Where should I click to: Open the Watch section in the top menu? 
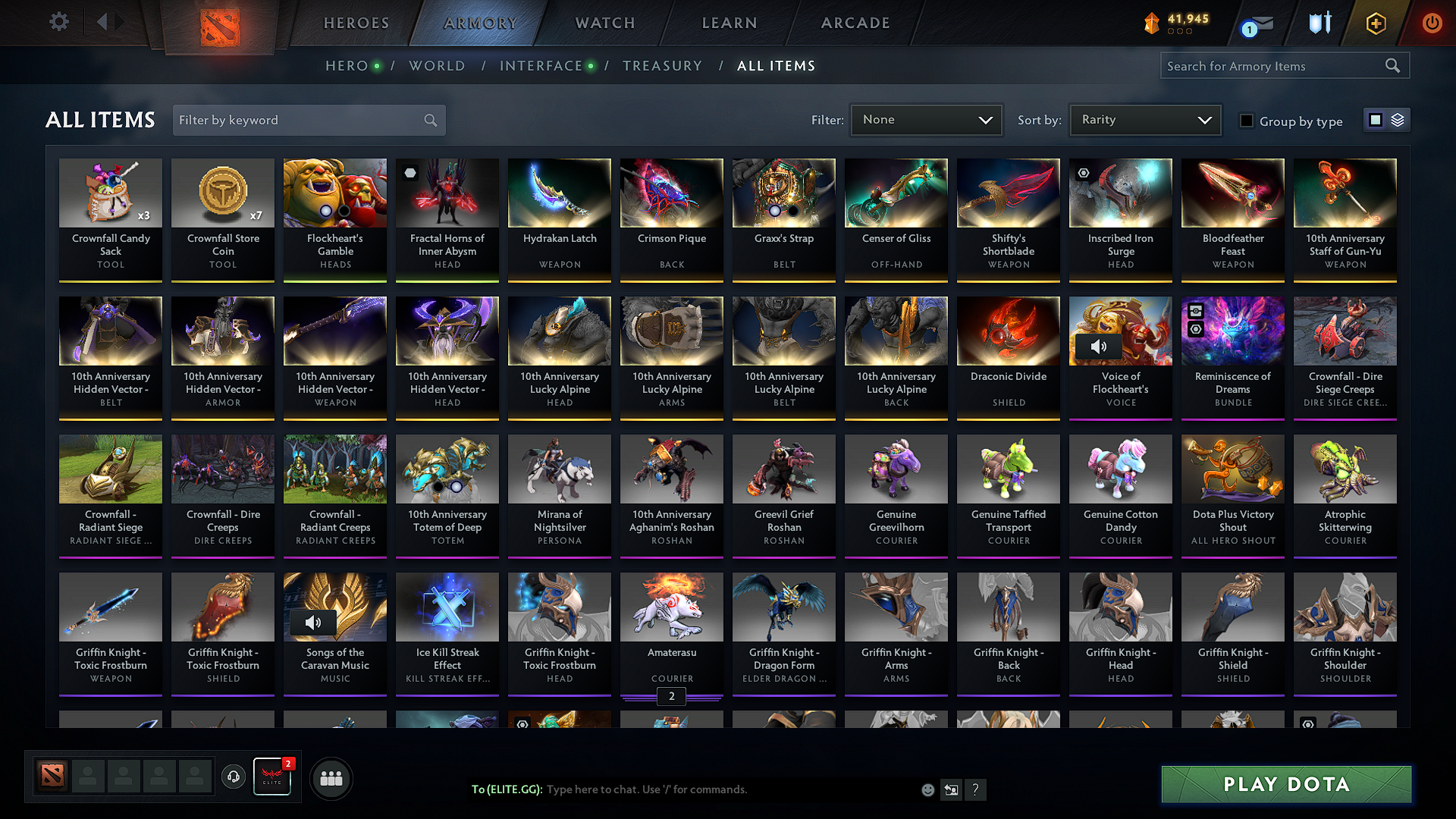click(x=604, y=23)
